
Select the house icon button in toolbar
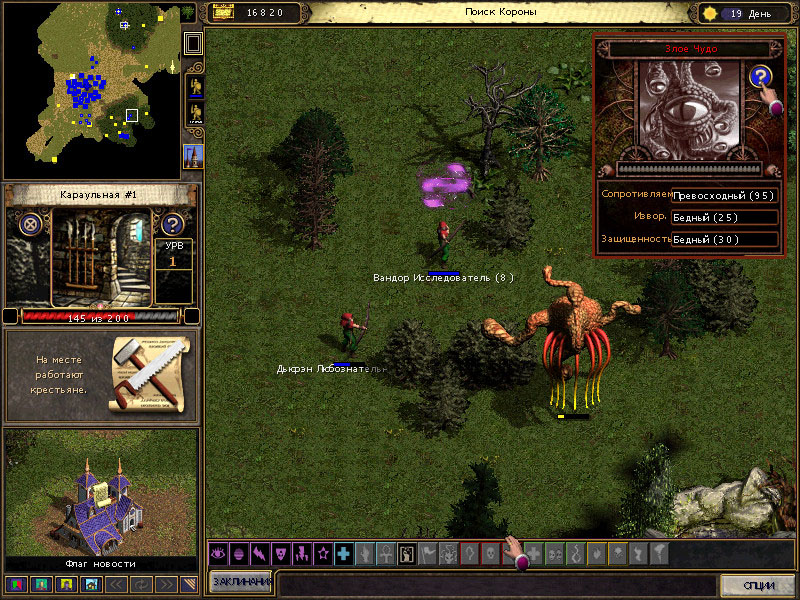(91, 584)
